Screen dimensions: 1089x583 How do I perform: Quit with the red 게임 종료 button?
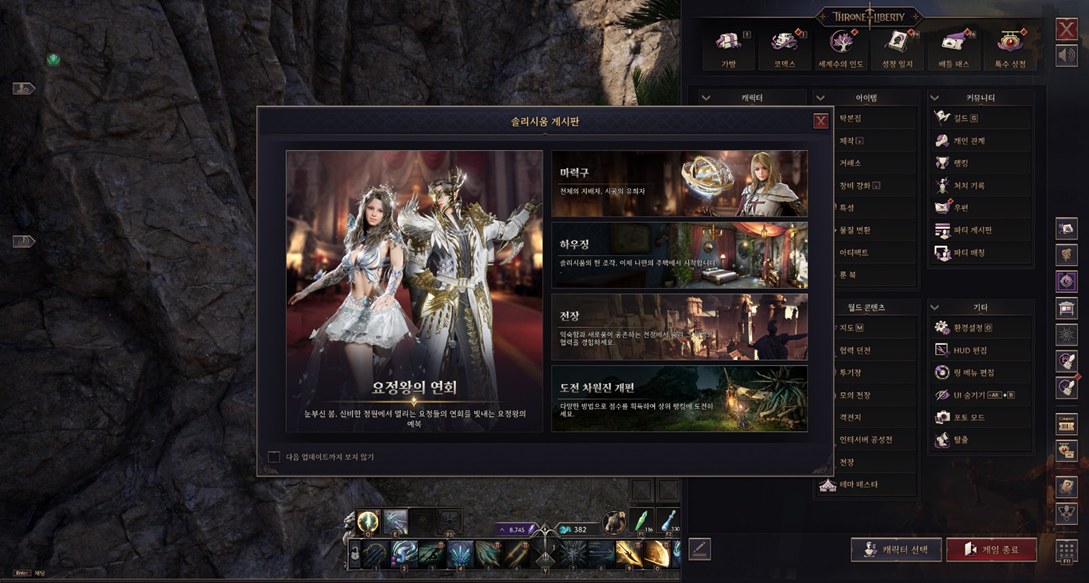(x=991, y=549)
